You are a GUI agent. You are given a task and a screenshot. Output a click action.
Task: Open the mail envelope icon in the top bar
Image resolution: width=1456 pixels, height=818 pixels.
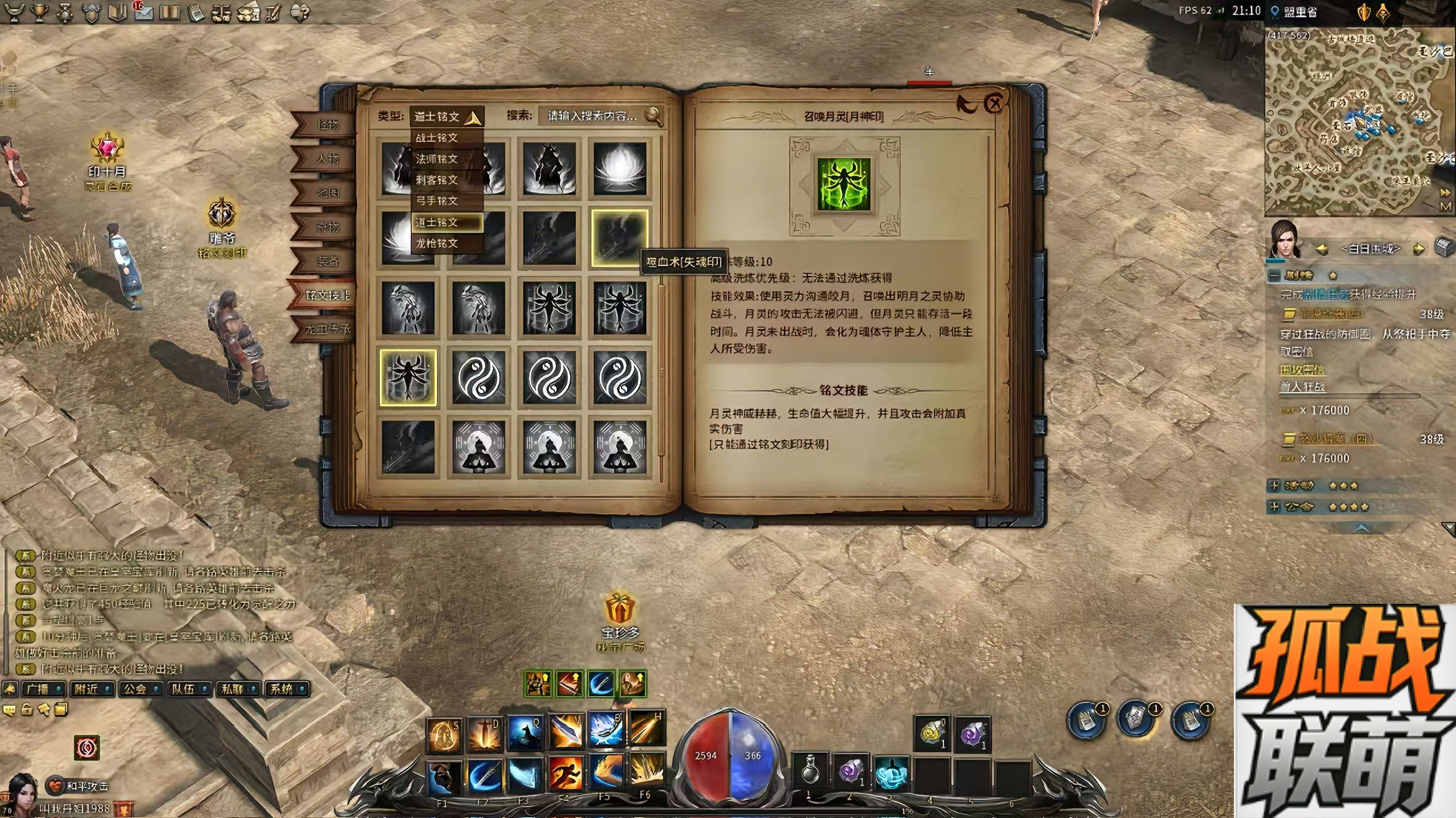[x=143, y=12]
